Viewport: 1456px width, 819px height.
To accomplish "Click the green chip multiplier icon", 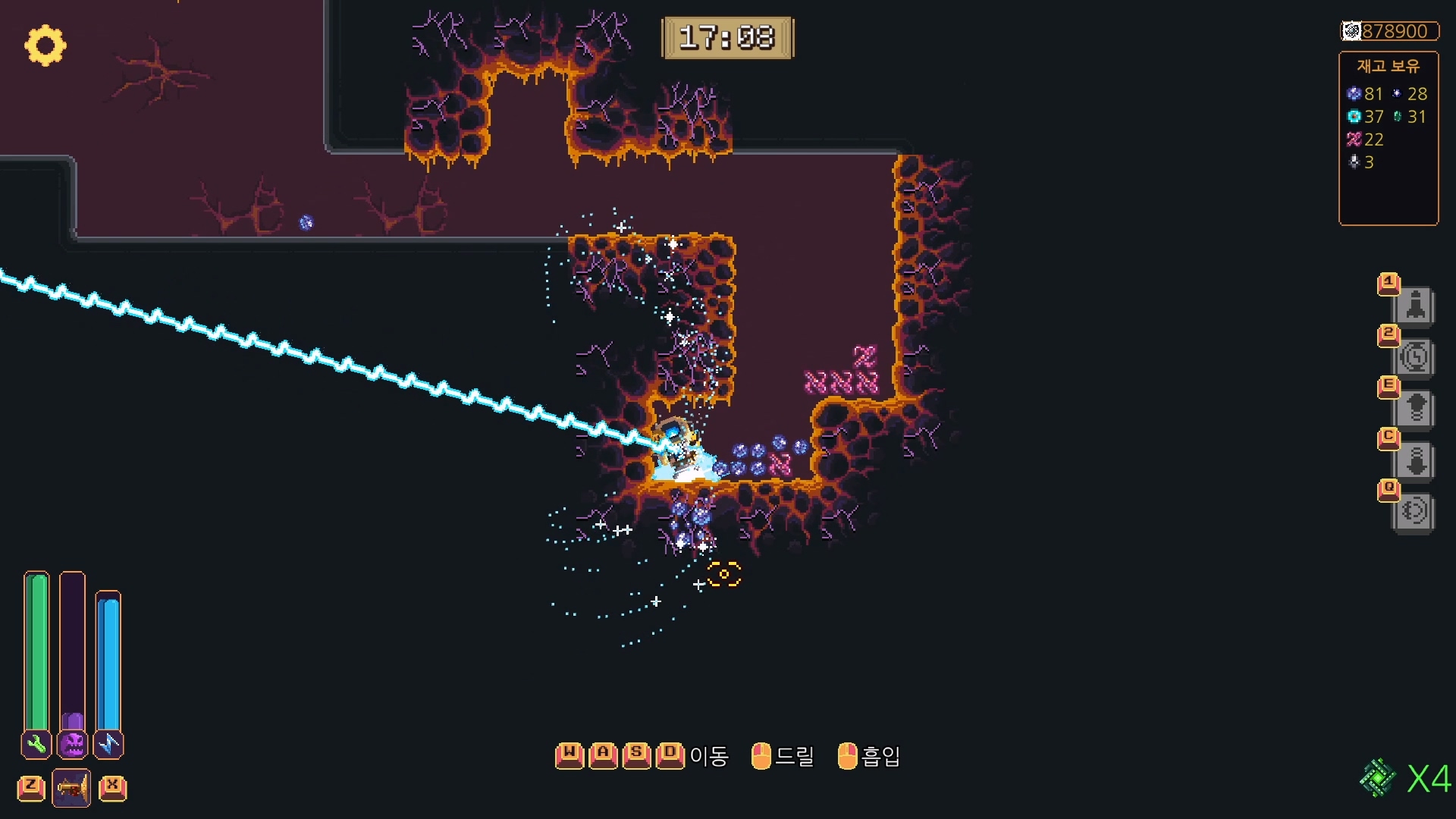I will [x=1377, y=778].
